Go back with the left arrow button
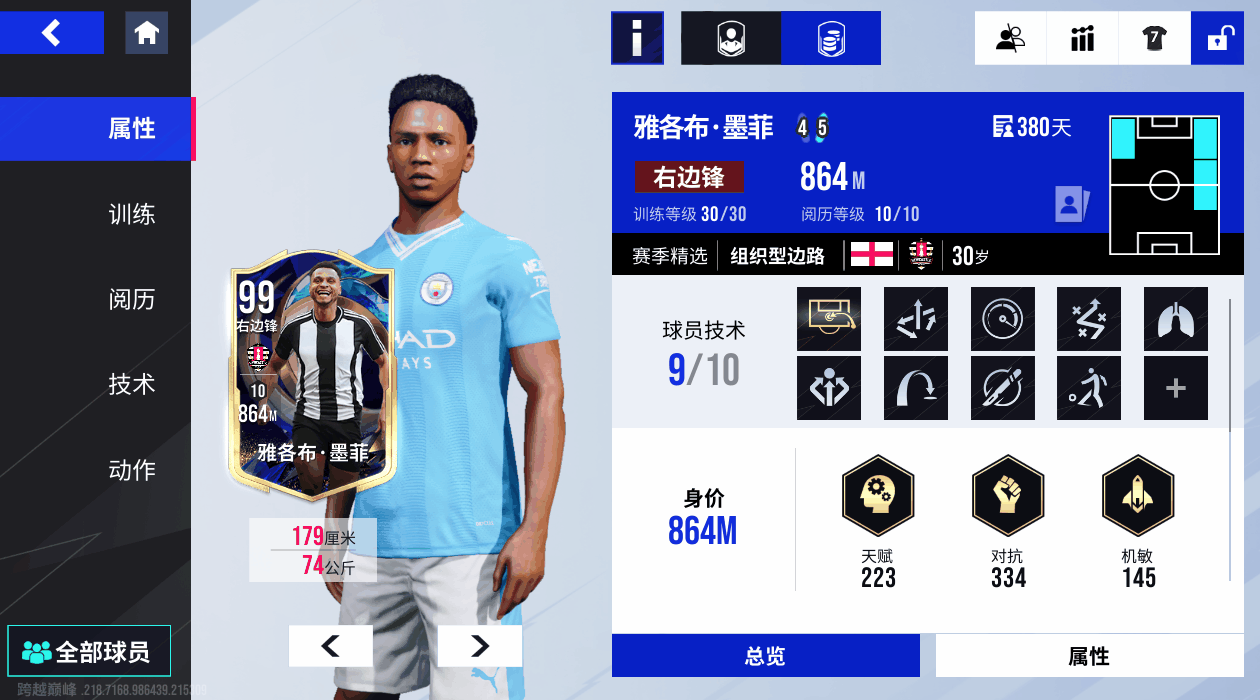Viewport: 1260px width, 700px height. tap(52, 33)
